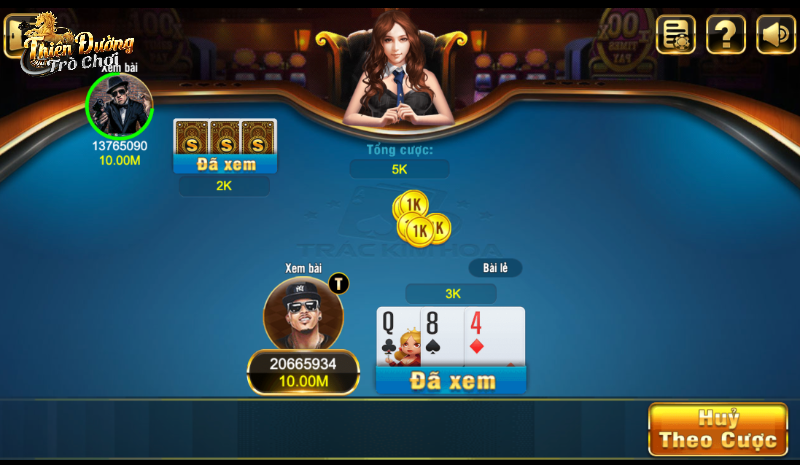Viewport: 800px width, 465px height.
Task: Tap the opponent's face-down cards
Action: pyautogui.click(x=225, y=136)
